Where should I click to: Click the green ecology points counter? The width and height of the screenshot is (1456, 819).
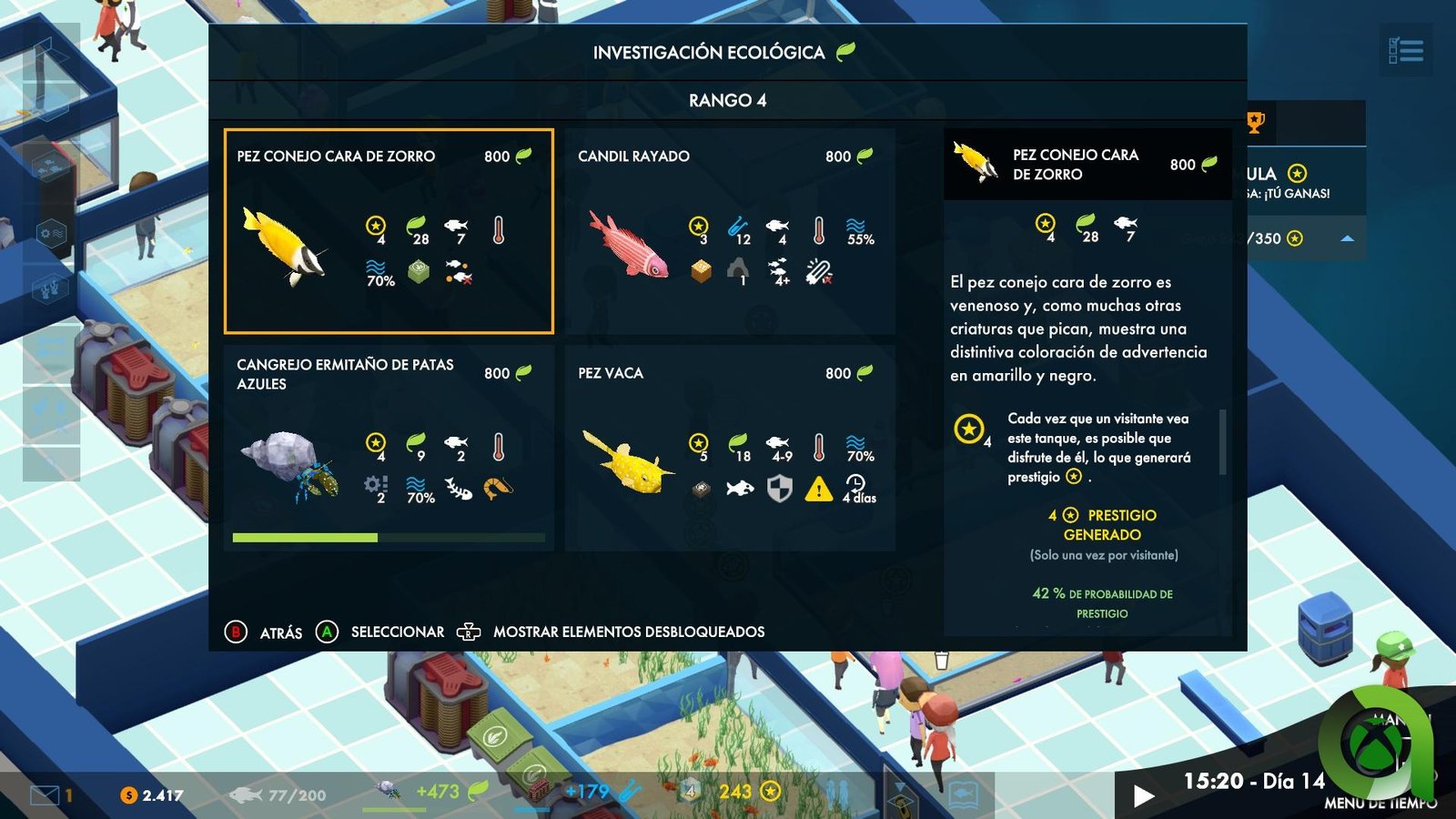[439, 792]
